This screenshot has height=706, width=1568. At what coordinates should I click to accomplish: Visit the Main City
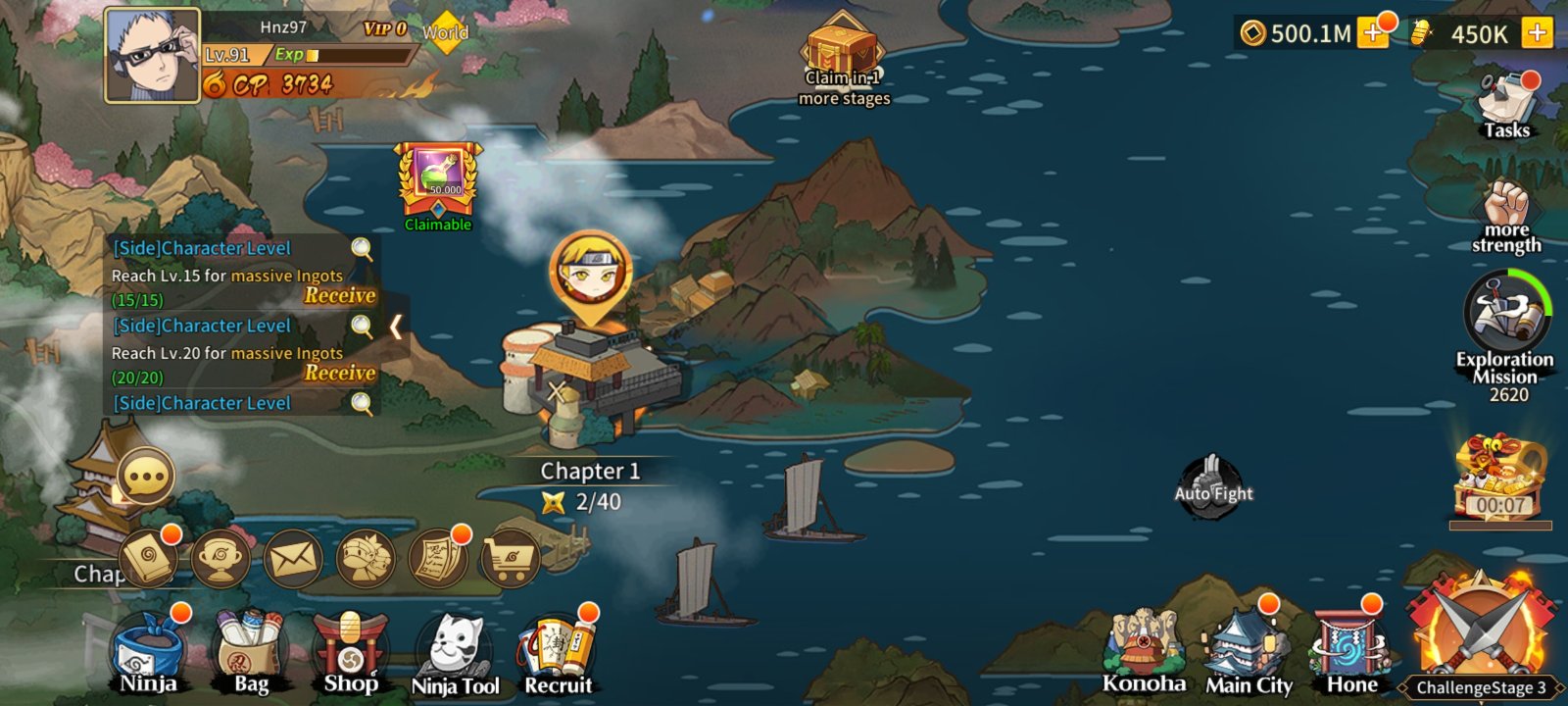(x=1248, y=653)
